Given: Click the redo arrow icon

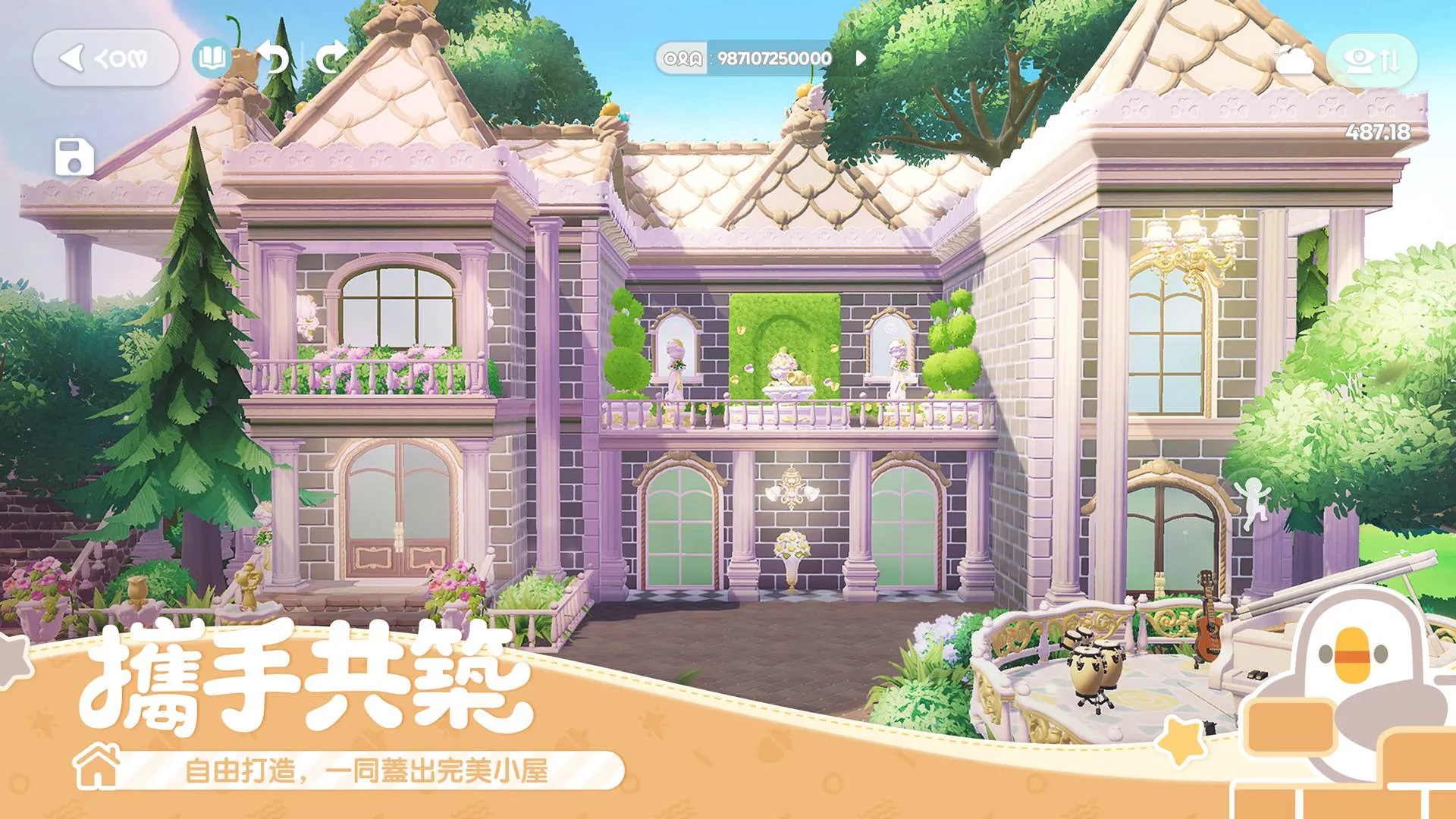Looking at the screenshot, I should tap(328, 56).
